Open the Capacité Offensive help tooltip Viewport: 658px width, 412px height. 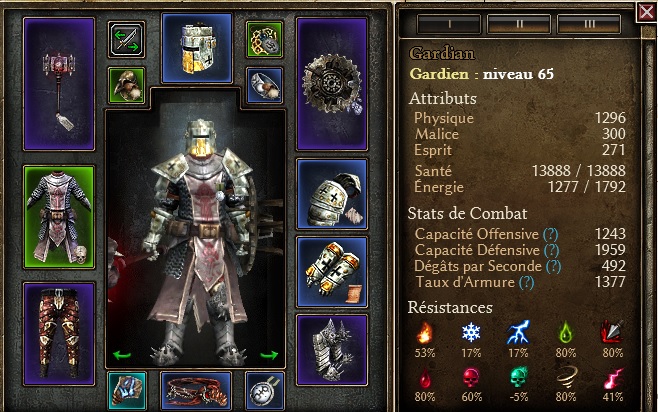point(550,234)
